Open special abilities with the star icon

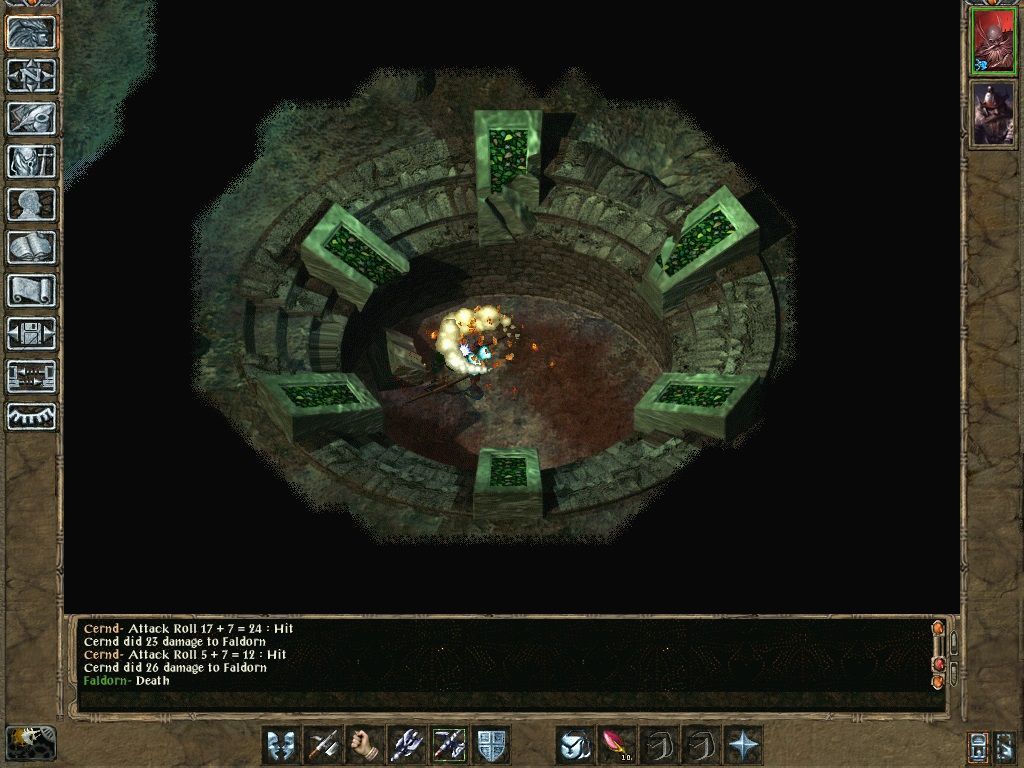coord(744,745)
